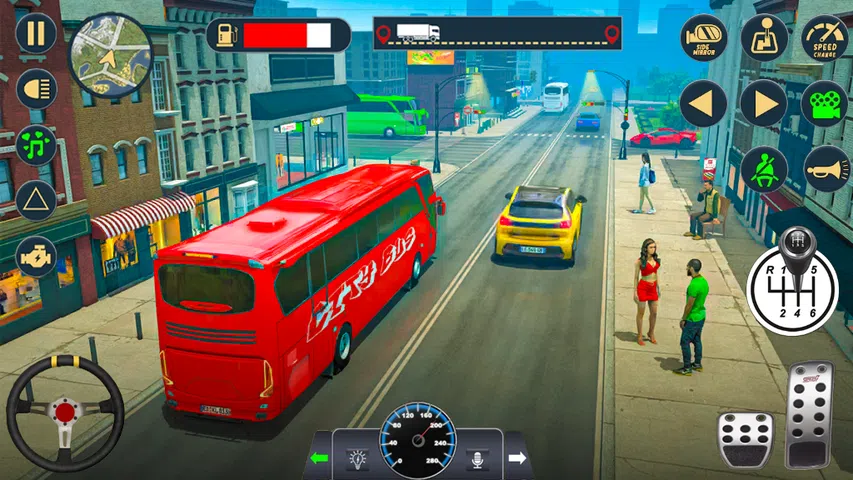Pause the game
Viewport: 853px width, 480px height.
point(35,33)
